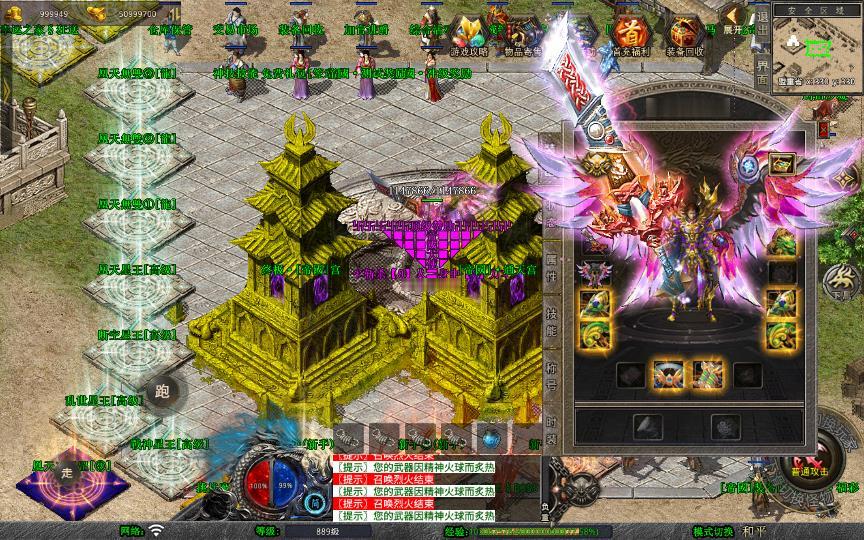
Task: Activate the blue orb quick-slot item
Action: click(490, 437)
